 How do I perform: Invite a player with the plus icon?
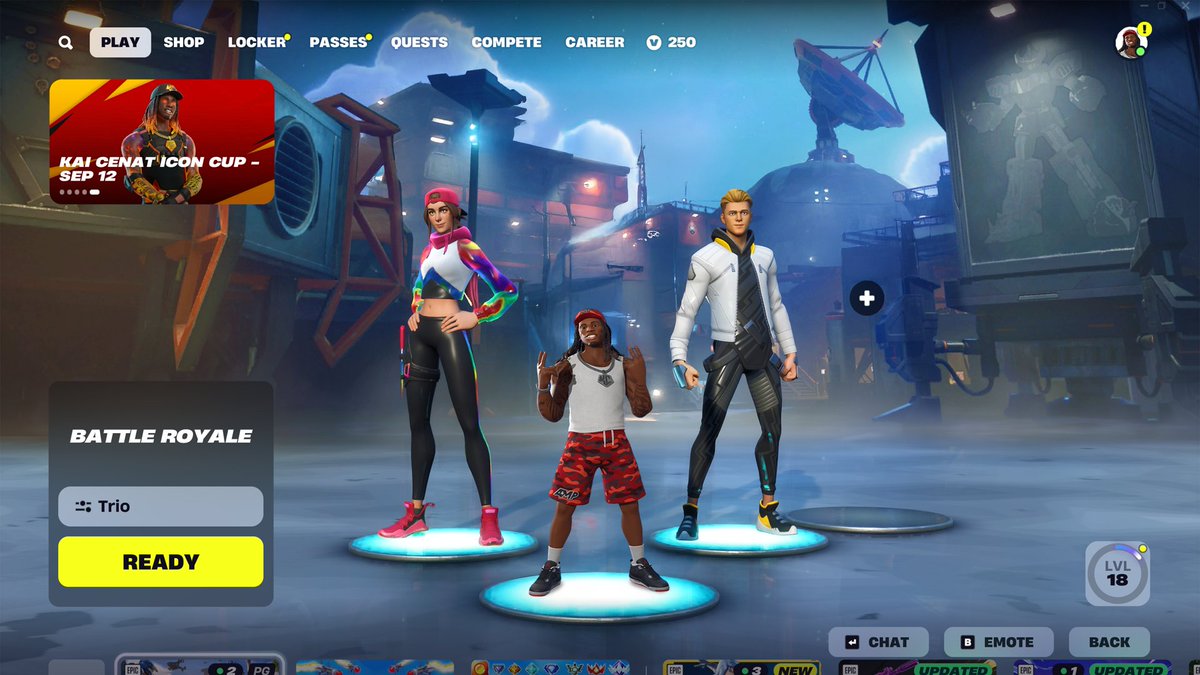[x=867, y=298]
